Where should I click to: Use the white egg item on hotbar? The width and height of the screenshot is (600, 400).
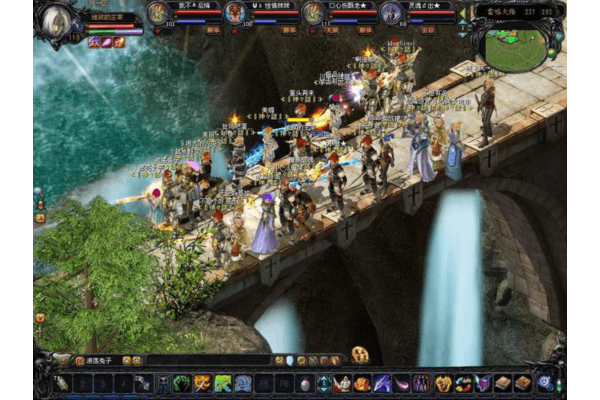click(x=305, y=383)
